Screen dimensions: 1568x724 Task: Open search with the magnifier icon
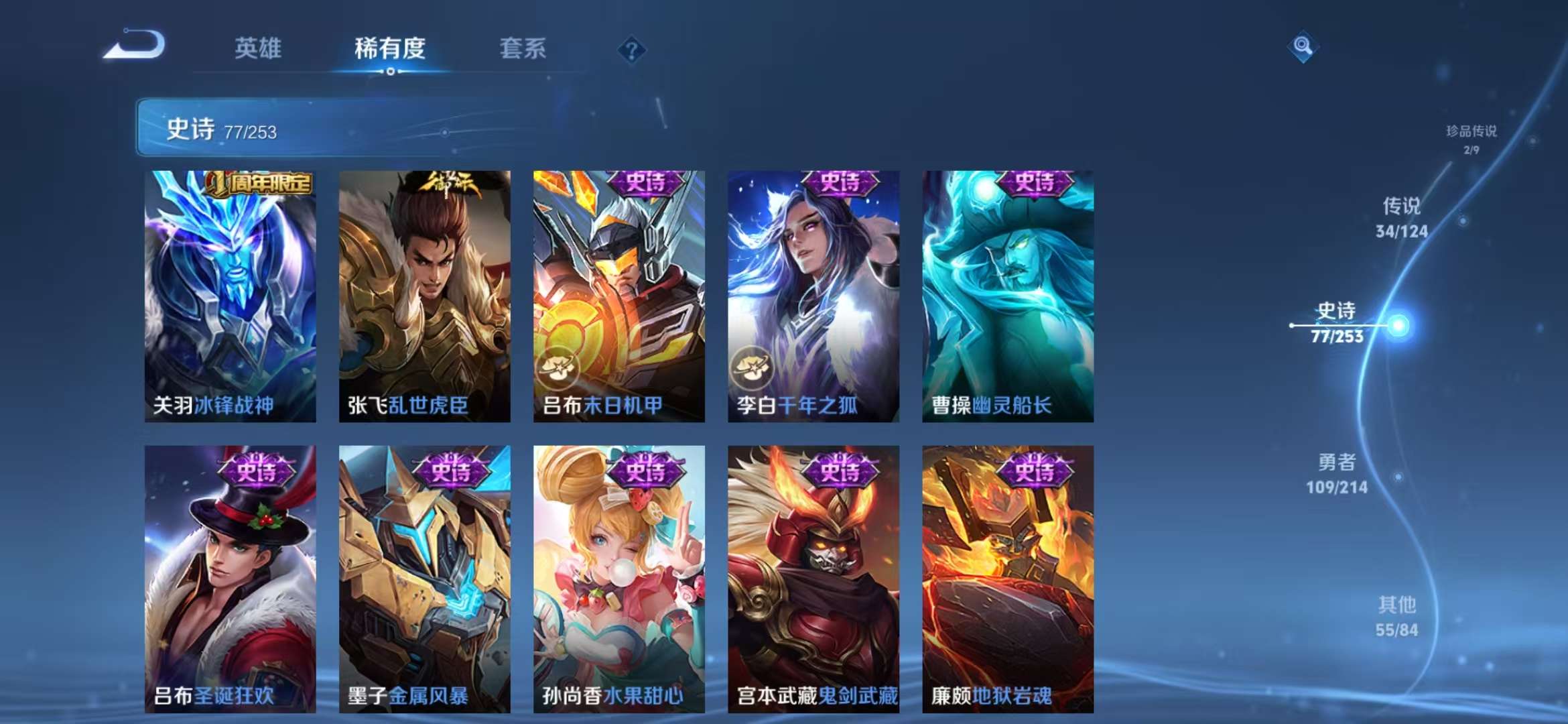click(1303, 47)
